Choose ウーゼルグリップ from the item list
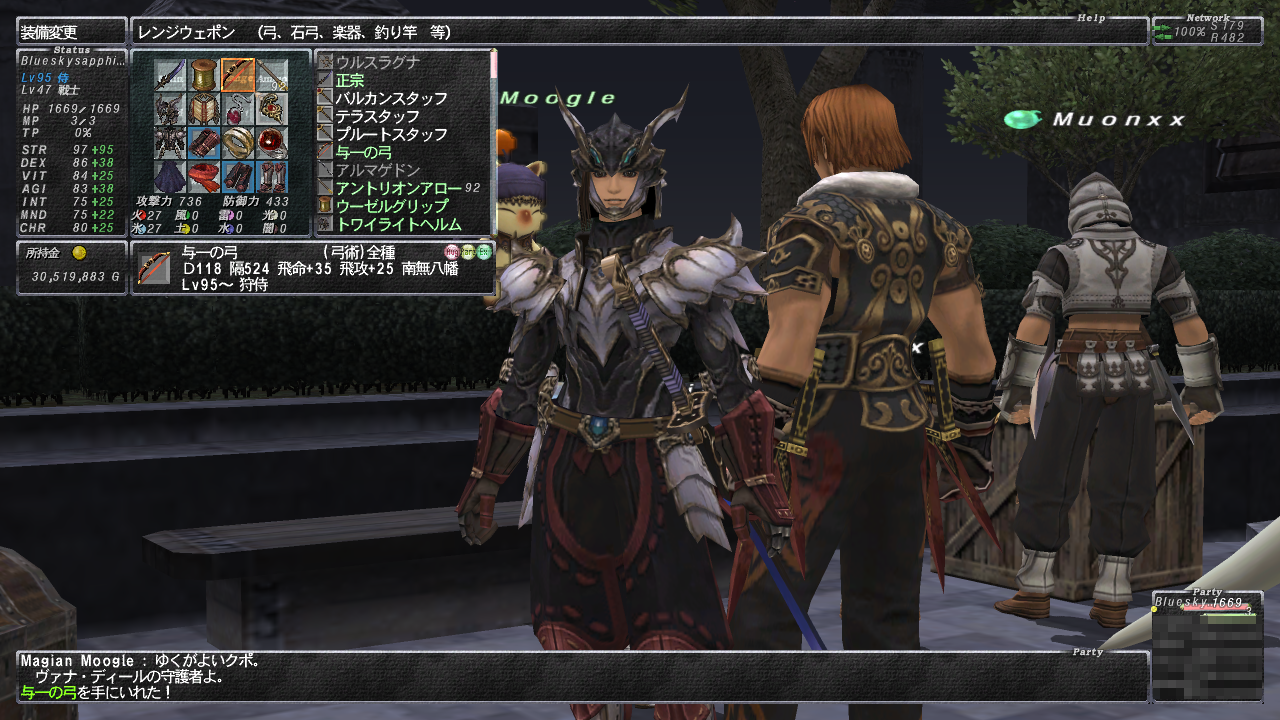The height and width of the screenshot is (720, 1280). coord(392,207)
